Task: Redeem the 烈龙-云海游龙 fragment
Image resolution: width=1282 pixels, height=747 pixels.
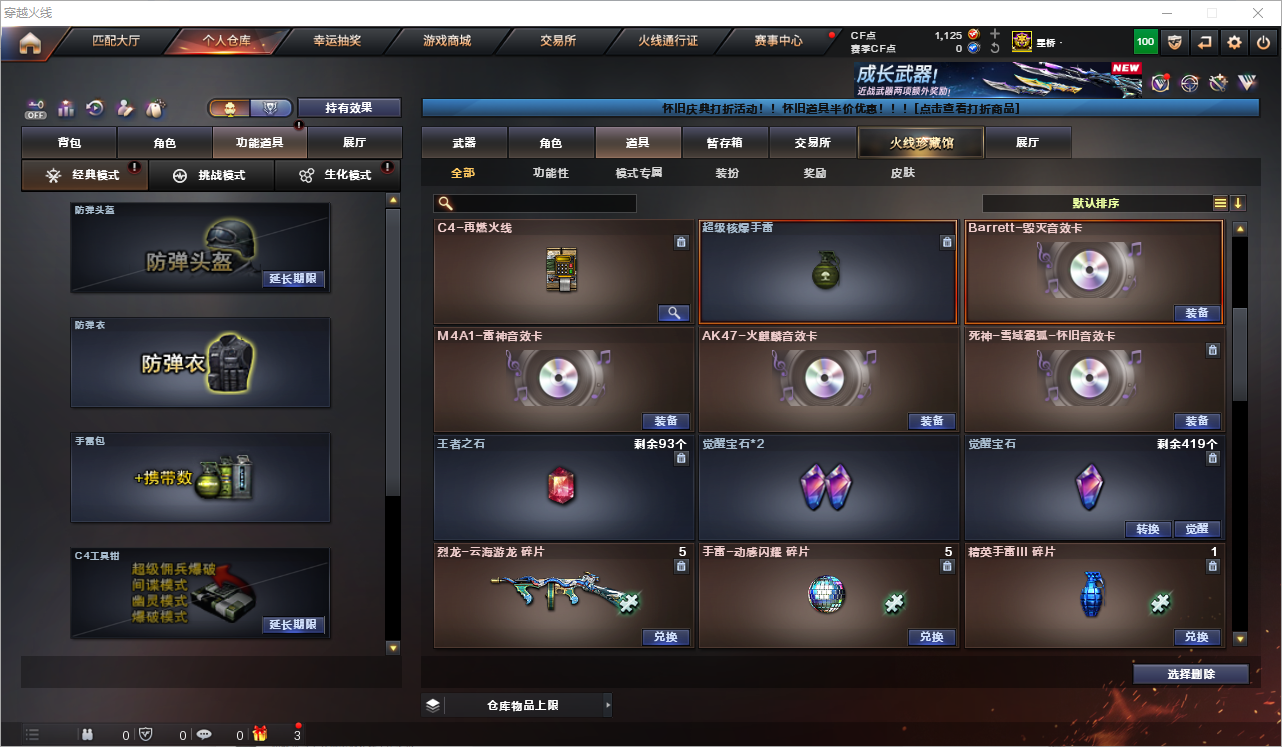Action: coord(665,637)
